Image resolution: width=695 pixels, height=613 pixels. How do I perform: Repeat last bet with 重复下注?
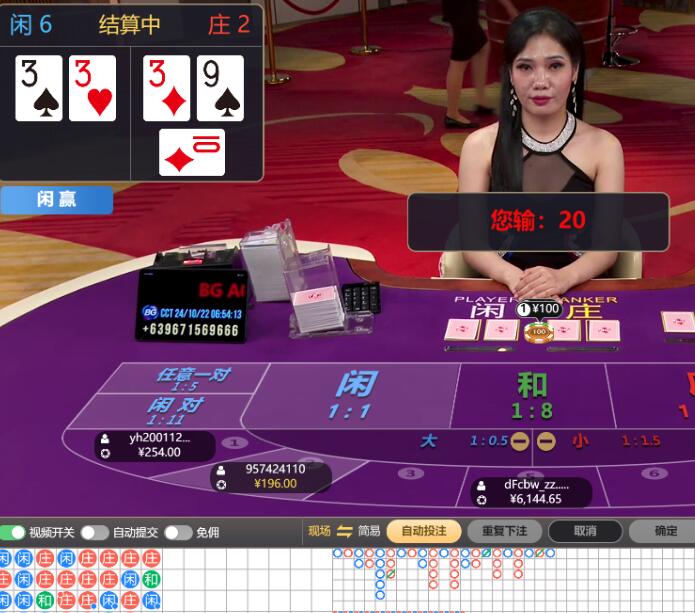click(504, 531)
